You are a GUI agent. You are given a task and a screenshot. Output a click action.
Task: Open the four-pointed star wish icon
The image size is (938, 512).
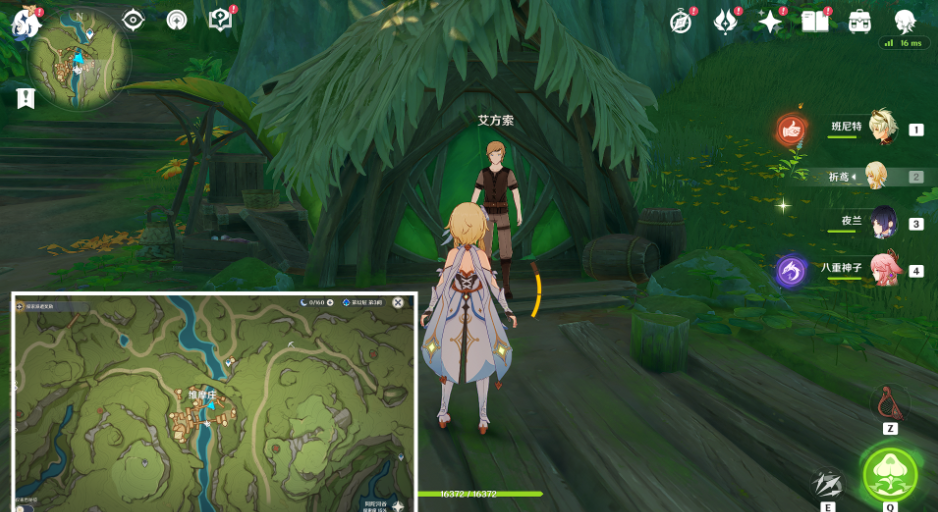click(x=770, y=22)
